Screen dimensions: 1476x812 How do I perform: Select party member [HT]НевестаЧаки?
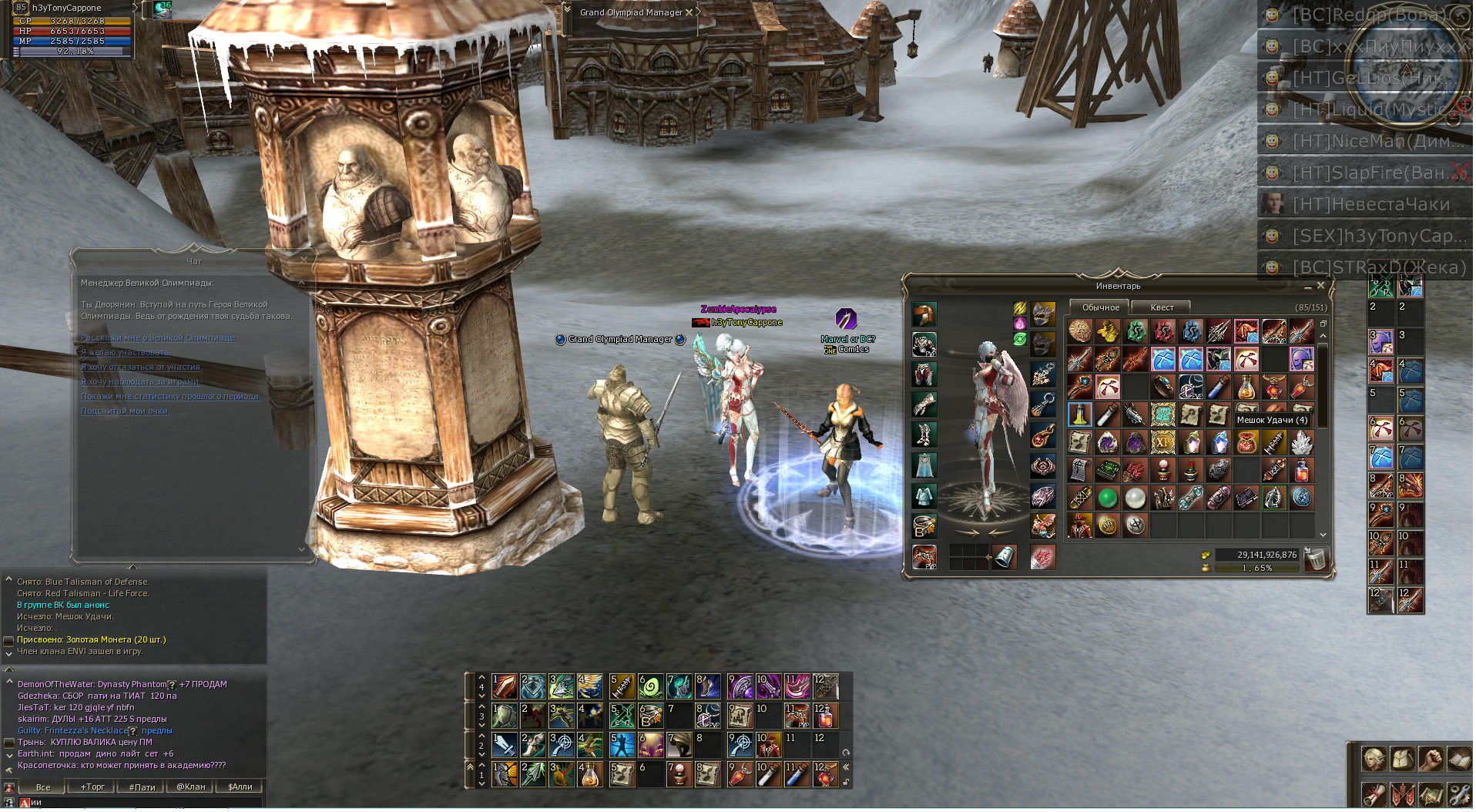click(1370, 204)
